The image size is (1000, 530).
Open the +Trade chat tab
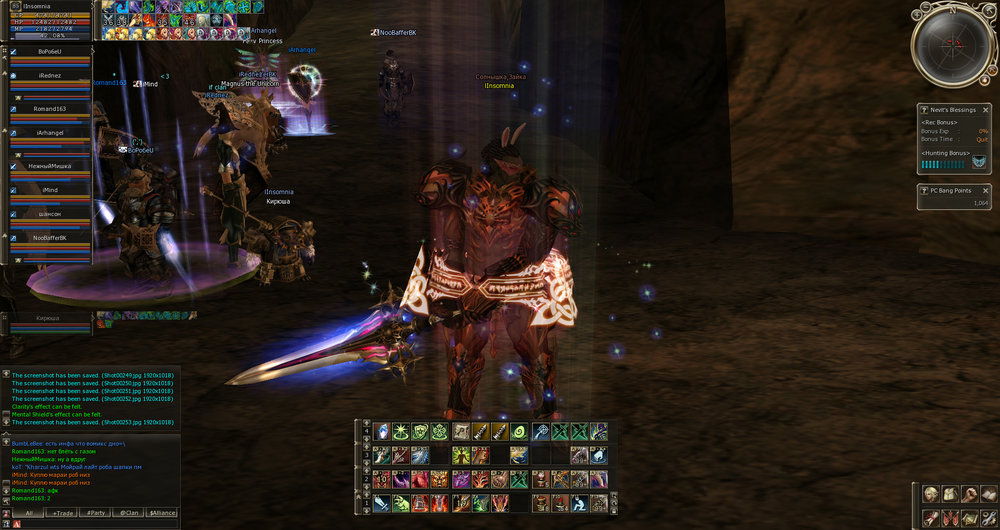point(62,512)
